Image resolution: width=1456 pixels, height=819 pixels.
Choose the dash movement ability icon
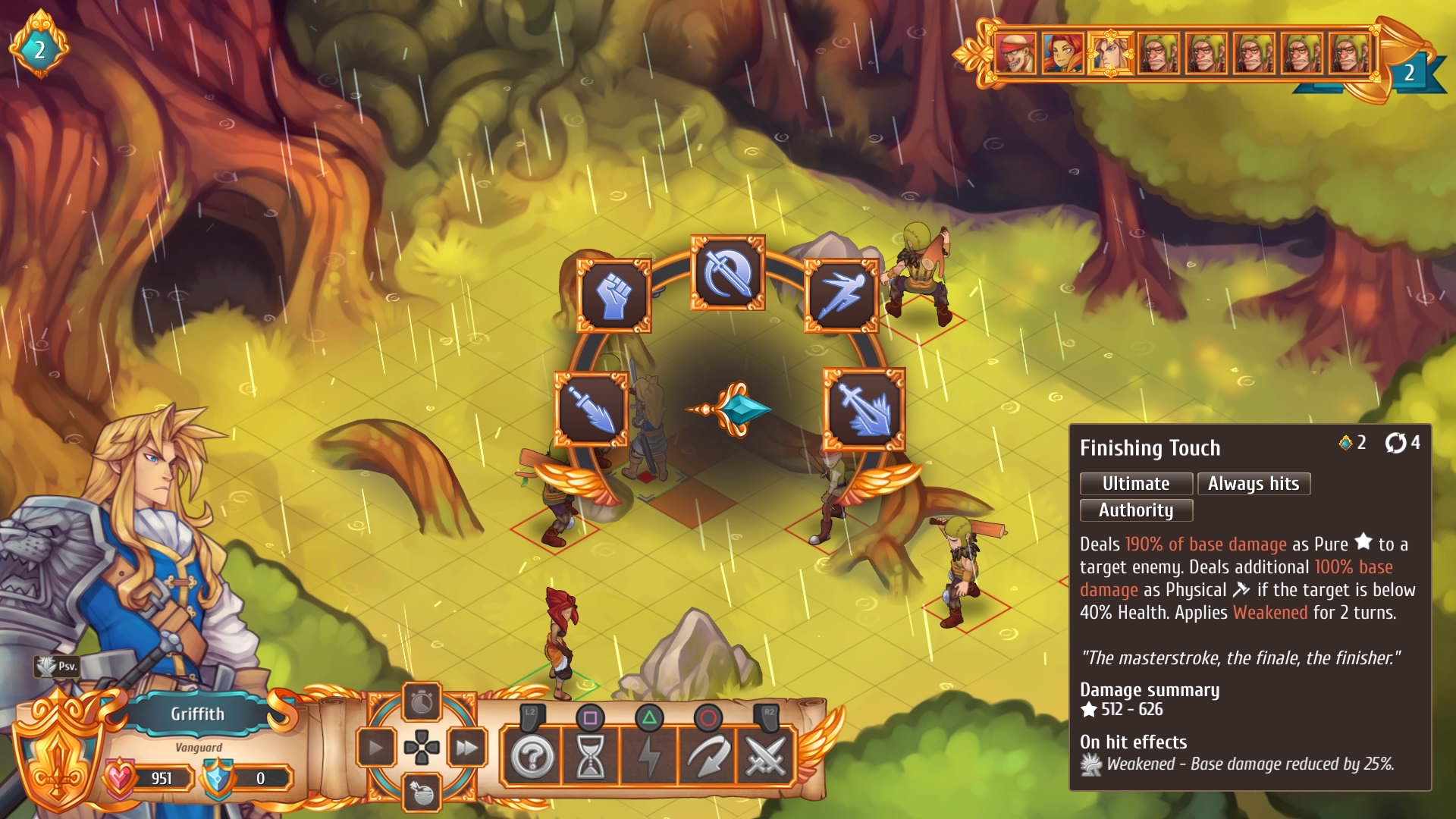tap(842, 296)
